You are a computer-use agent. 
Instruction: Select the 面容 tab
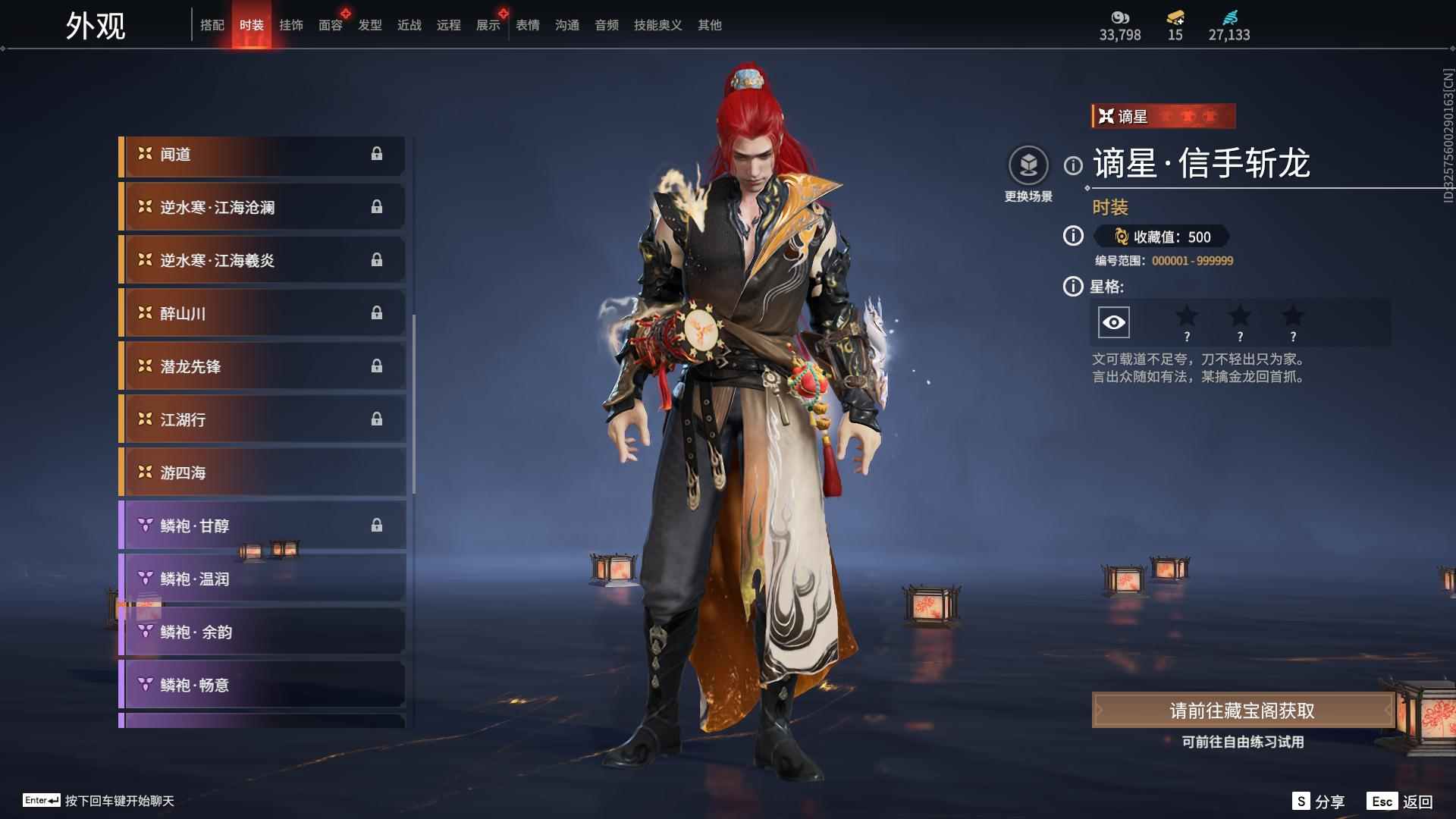(331, 25)
